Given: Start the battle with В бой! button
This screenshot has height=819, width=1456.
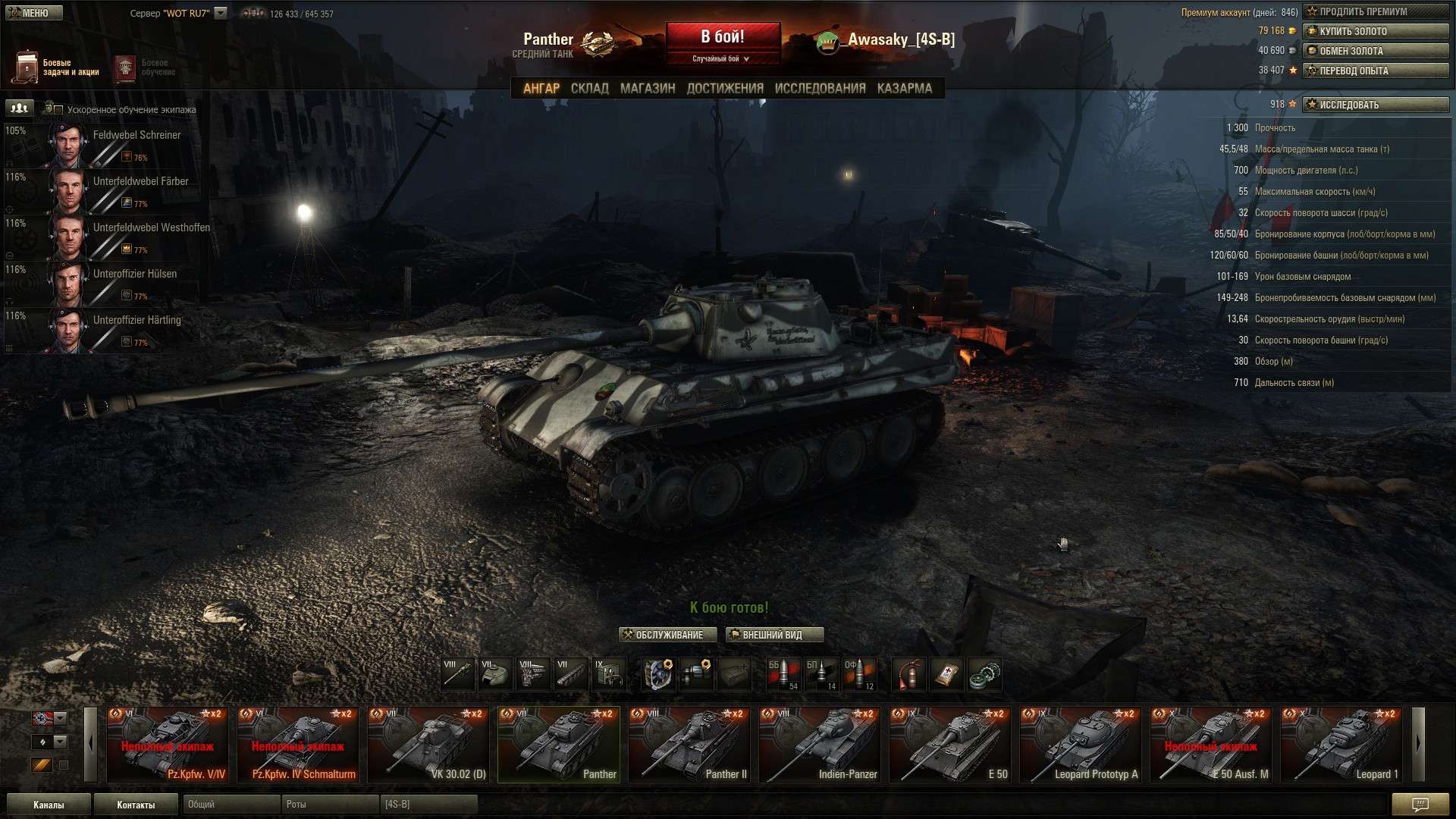Looking at the screenshot, I should point(723,38).
